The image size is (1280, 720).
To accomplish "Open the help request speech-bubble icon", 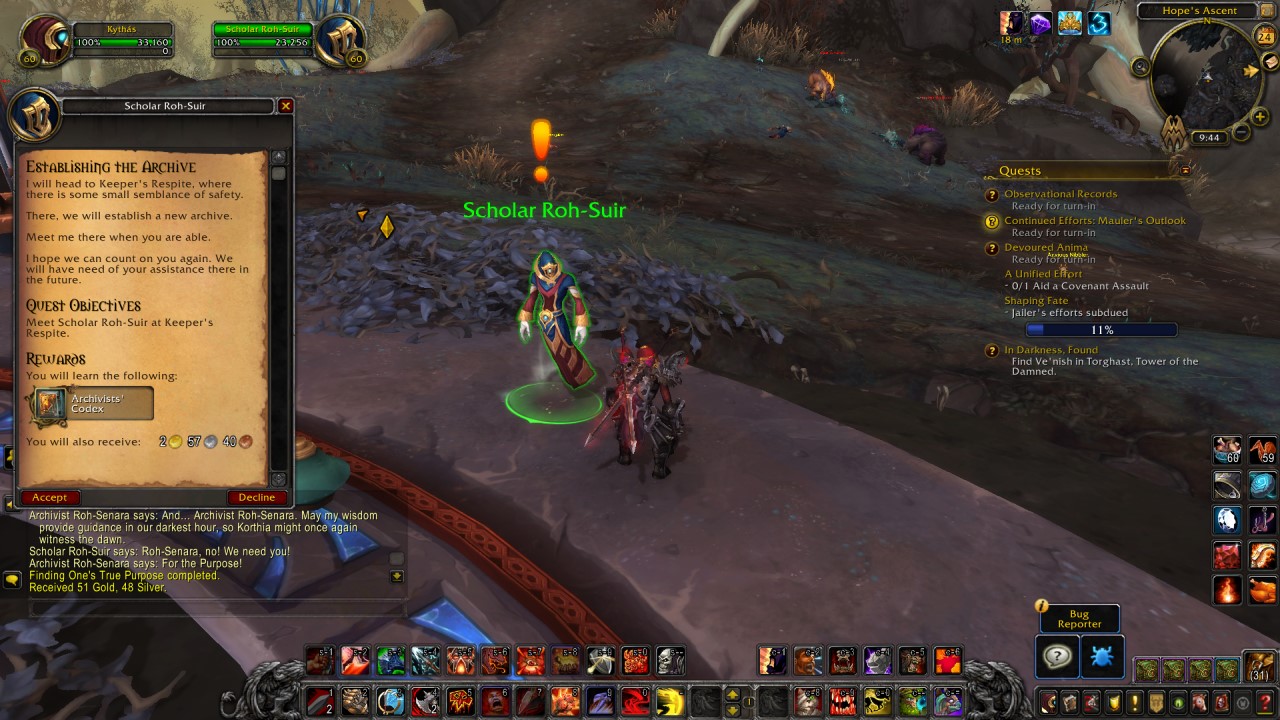I will click(1057, 655).
